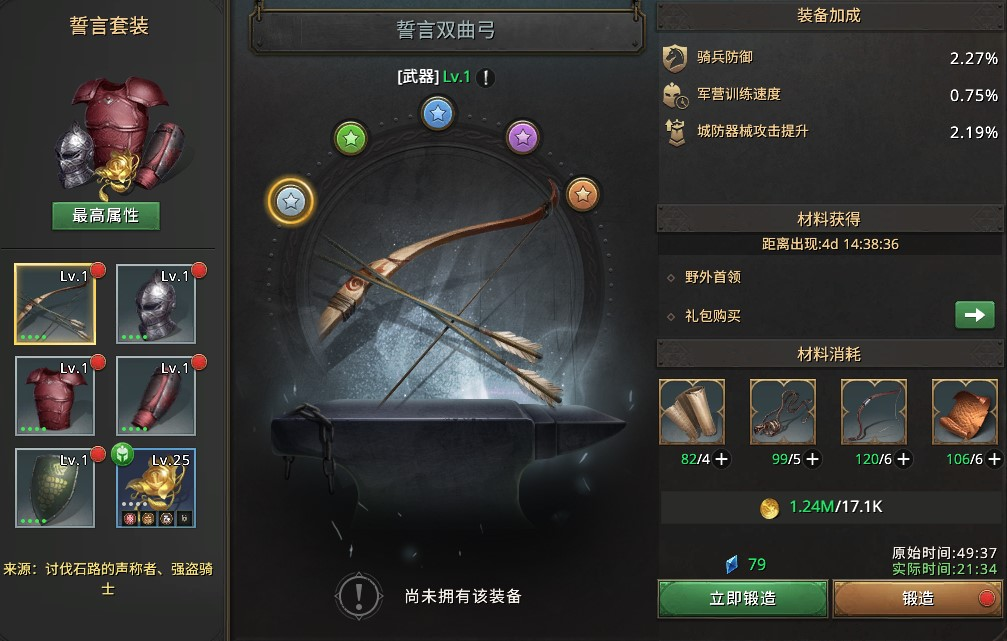Select the bow weapon equipment slot

[55, 304]
